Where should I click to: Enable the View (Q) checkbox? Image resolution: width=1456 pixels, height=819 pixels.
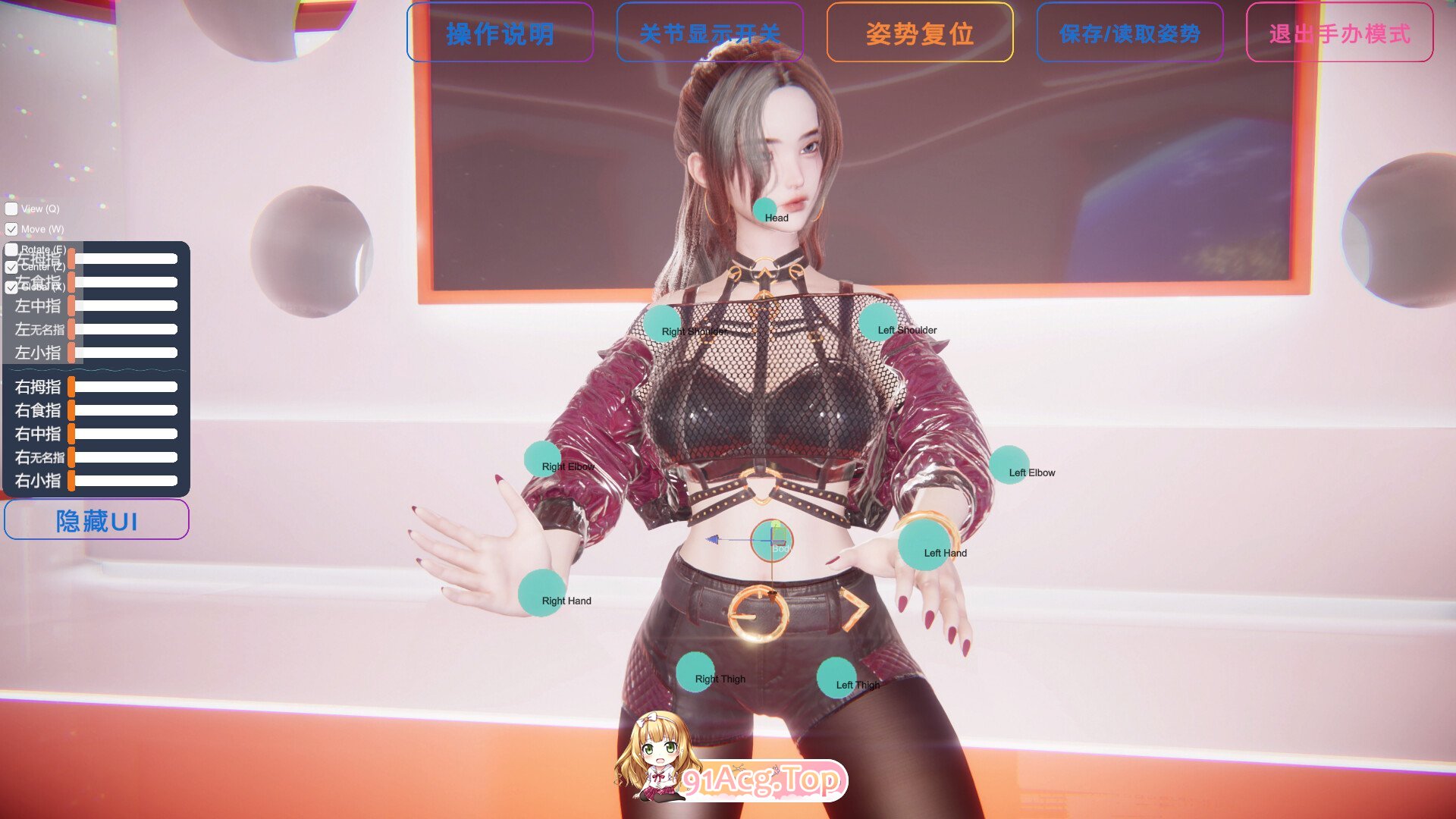point(11,209)
